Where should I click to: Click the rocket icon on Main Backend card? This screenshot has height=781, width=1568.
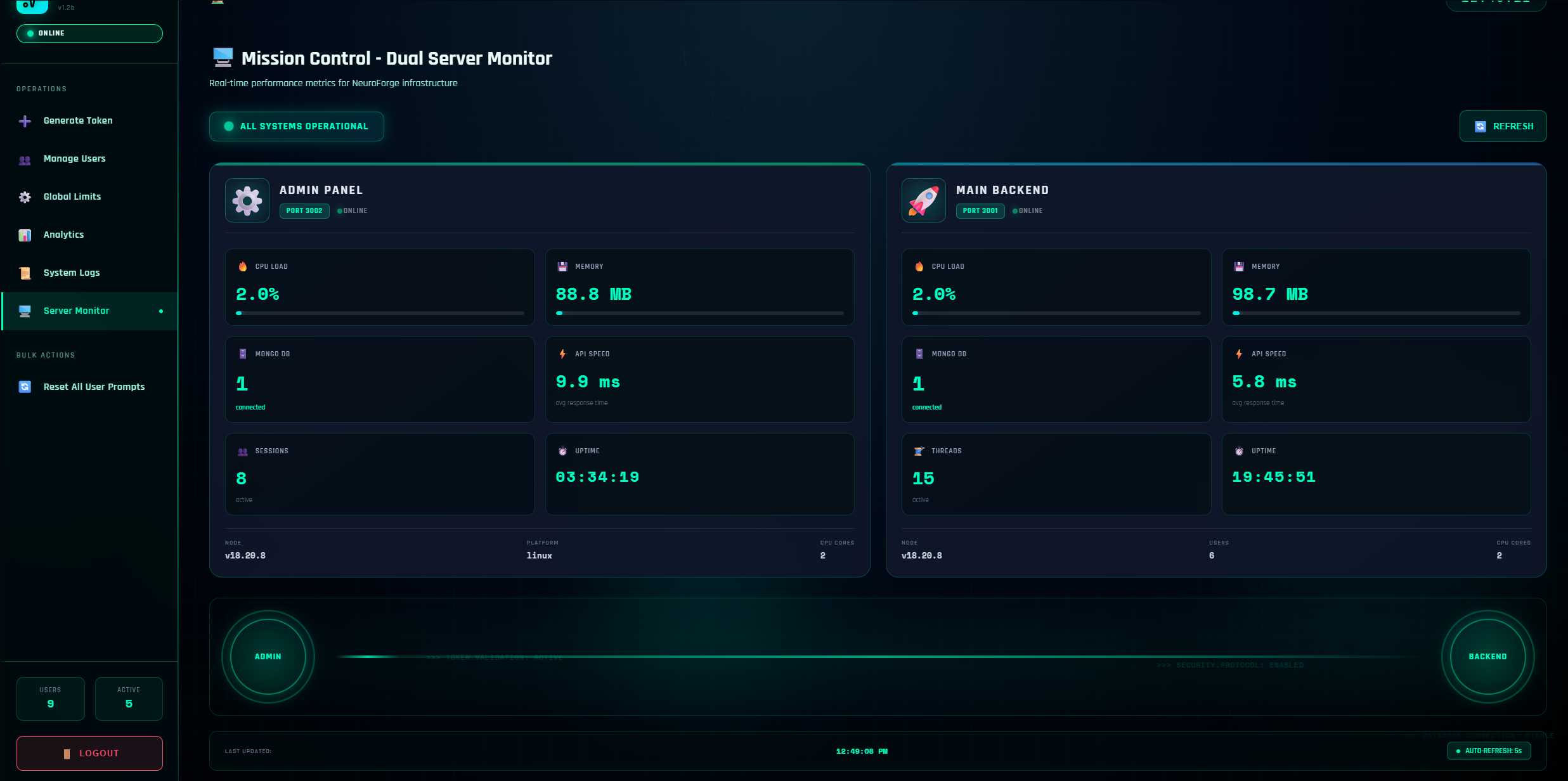[923, 200]
